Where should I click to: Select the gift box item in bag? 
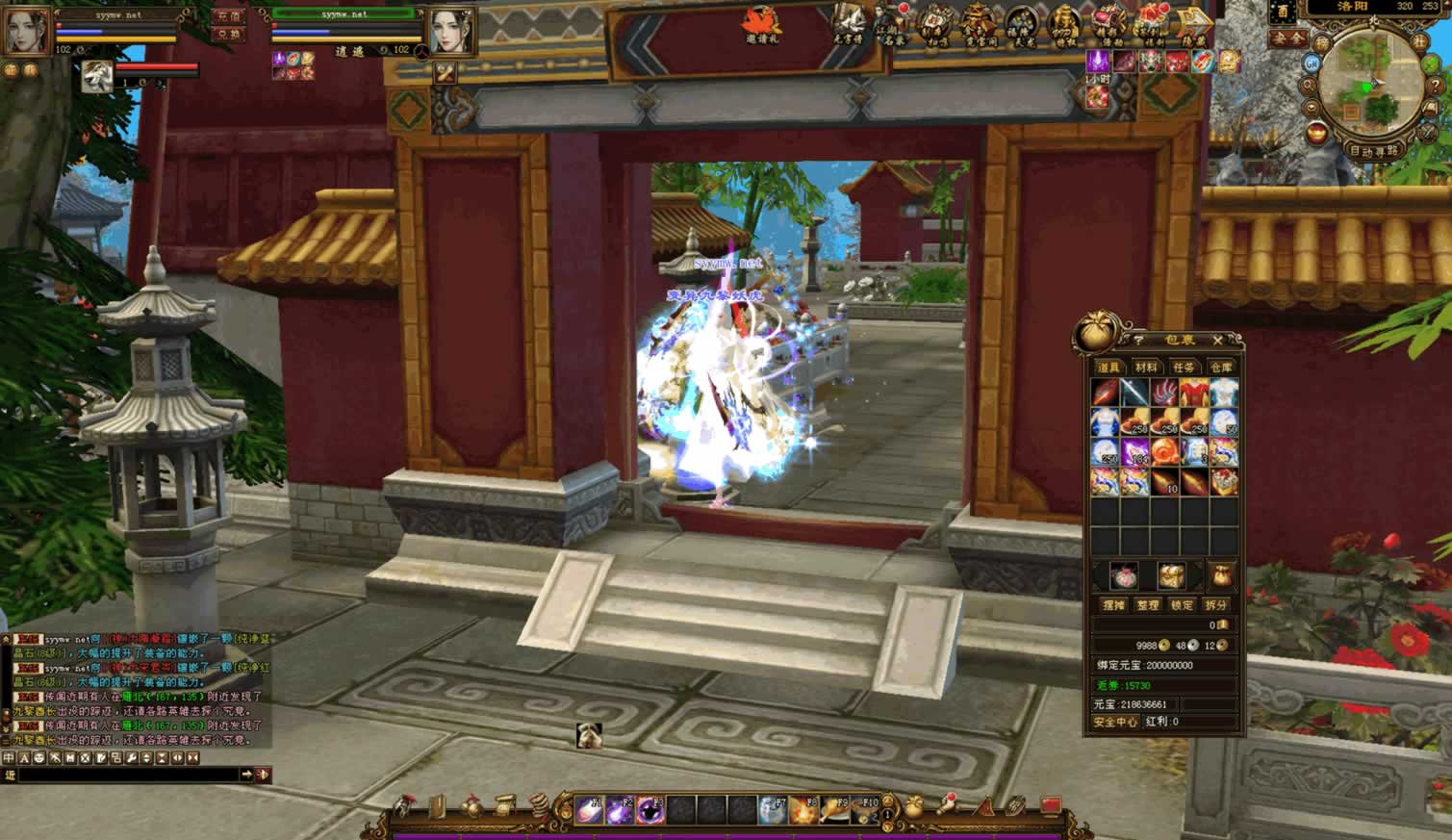click(1224, 481)
